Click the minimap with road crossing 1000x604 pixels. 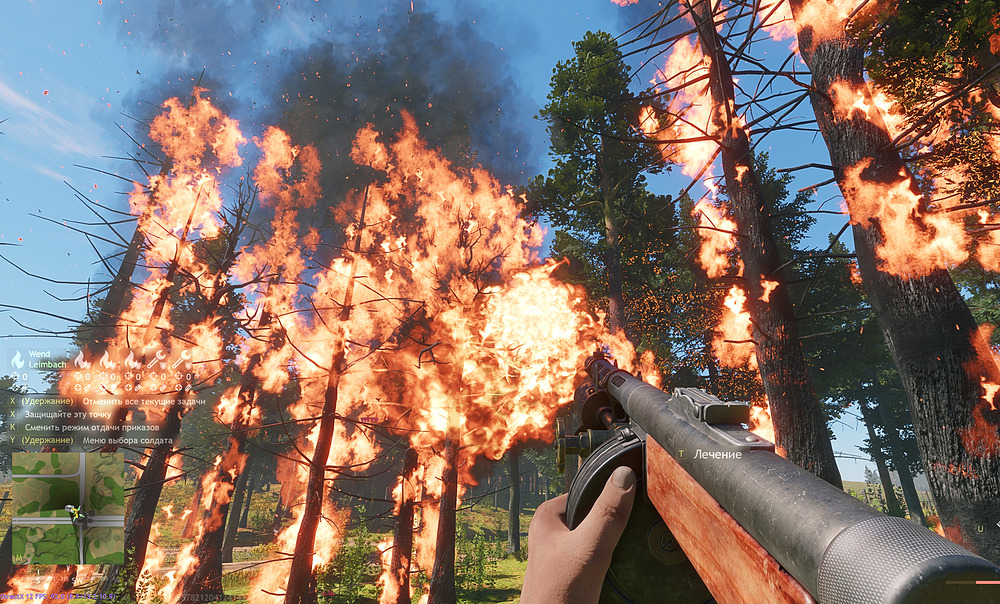click(67, 507)
